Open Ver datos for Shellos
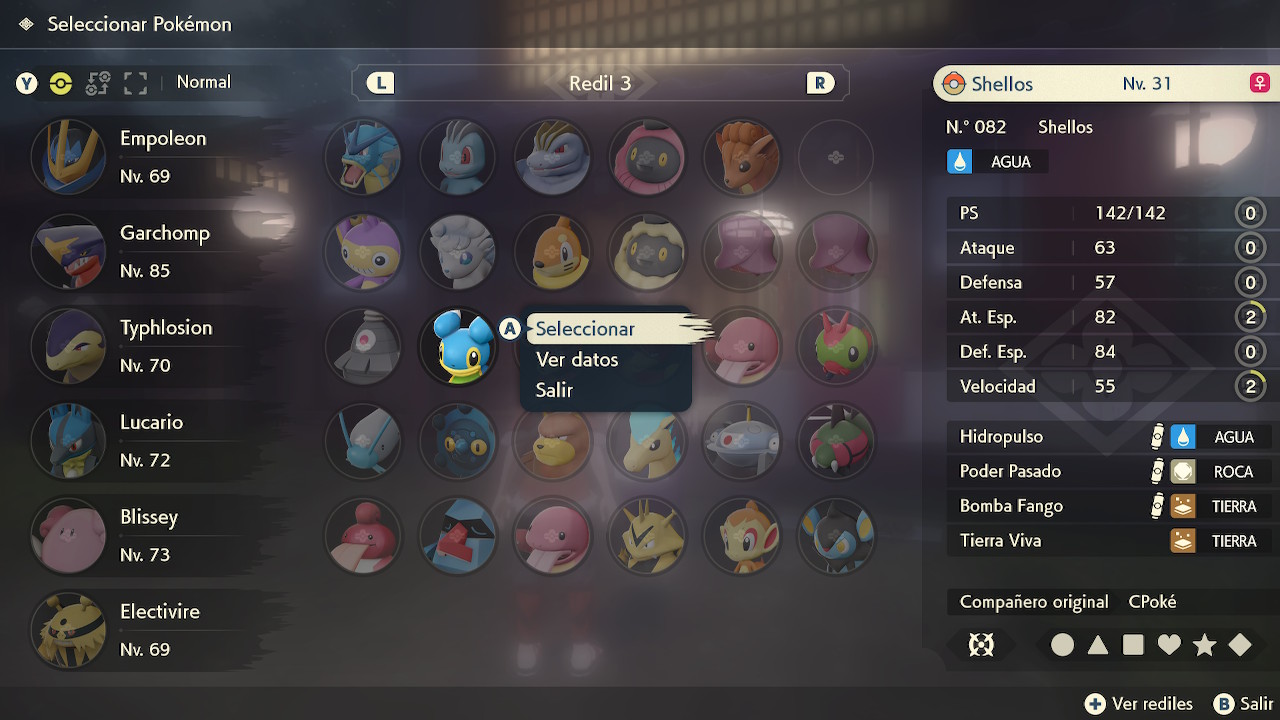 tap(577, 360)
